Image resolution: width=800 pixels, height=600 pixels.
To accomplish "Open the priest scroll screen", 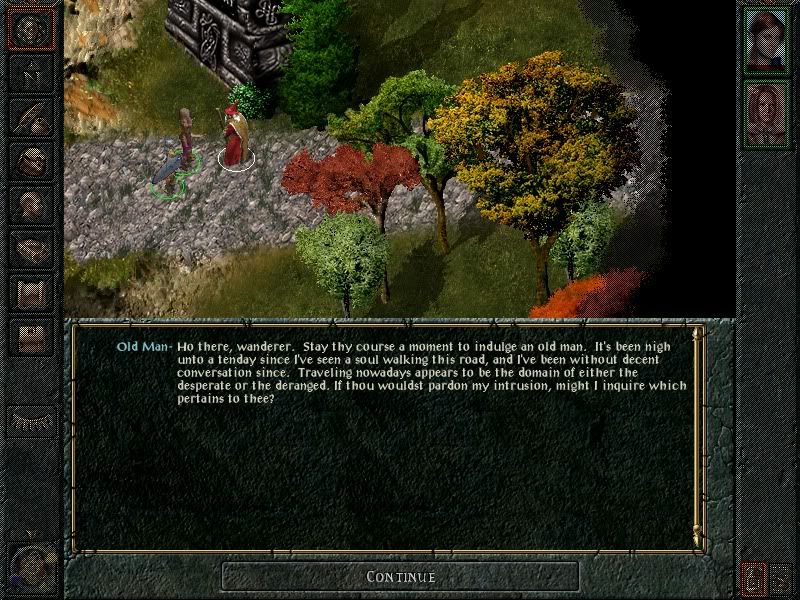I will pyautogui.click(x=31, y=293).
